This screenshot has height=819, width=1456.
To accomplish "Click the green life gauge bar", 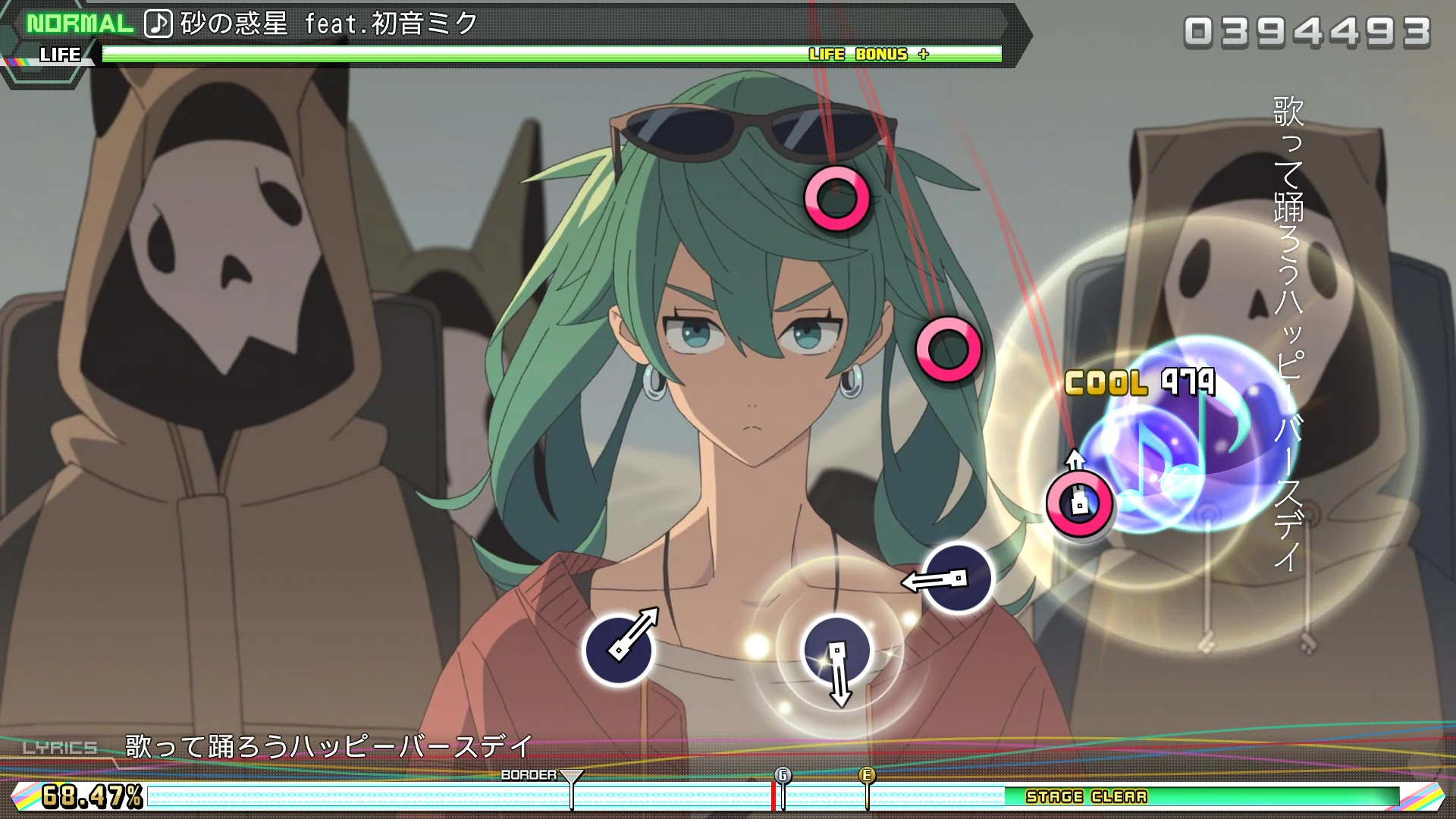I will click(x=455, y=54).
